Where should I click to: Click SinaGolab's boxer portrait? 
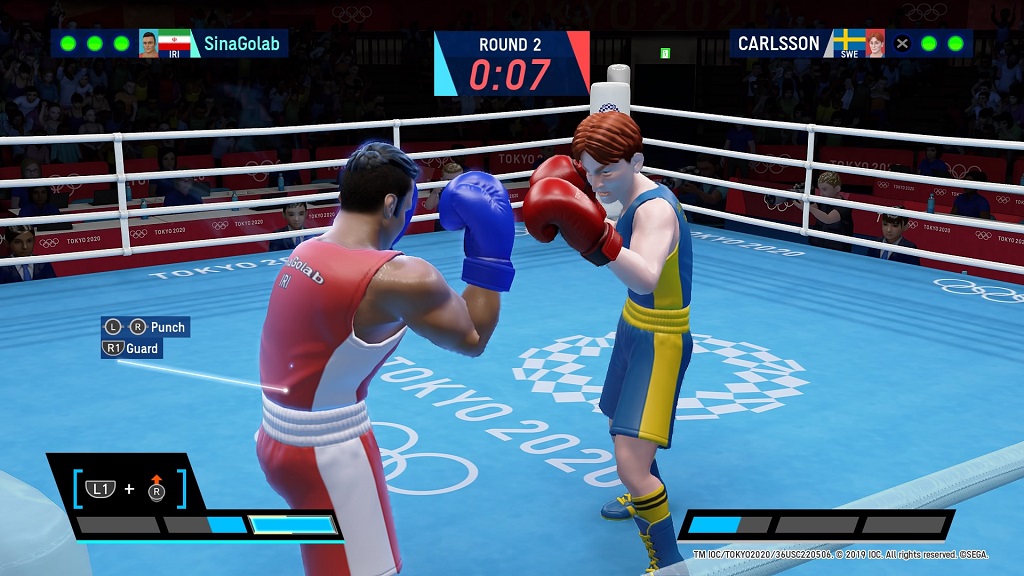click(149, 44)
